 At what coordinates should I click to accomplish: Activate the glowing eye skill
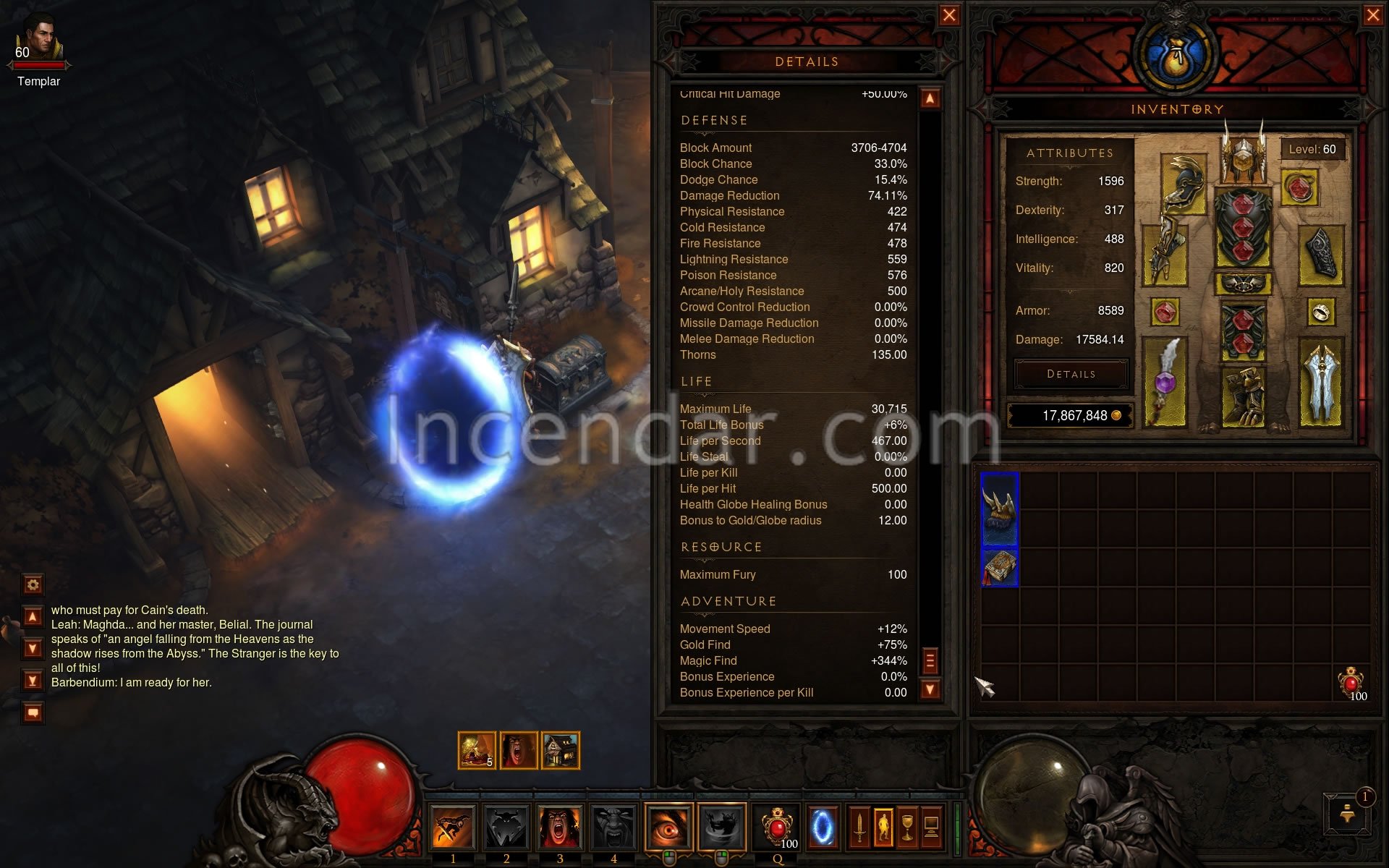pyautogui.click(x=668, y=827)
